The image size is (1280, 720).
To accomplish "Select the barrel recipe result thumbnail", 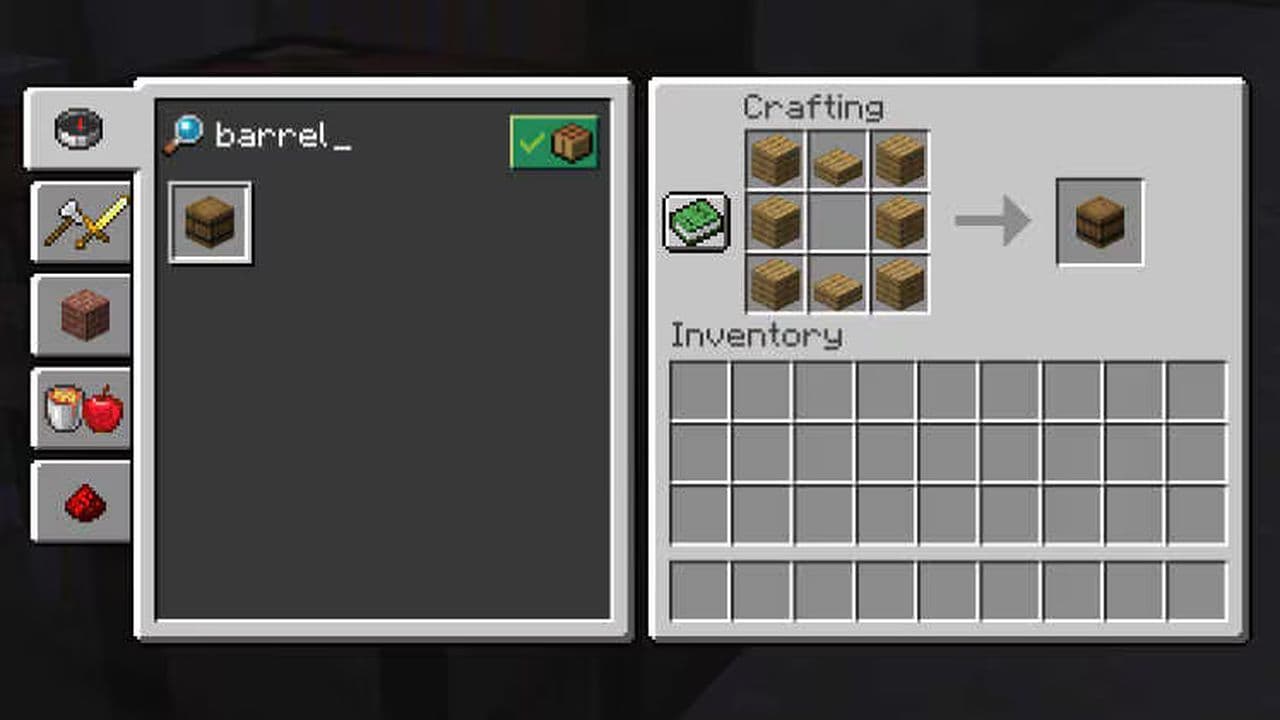I will pos(209,222).
